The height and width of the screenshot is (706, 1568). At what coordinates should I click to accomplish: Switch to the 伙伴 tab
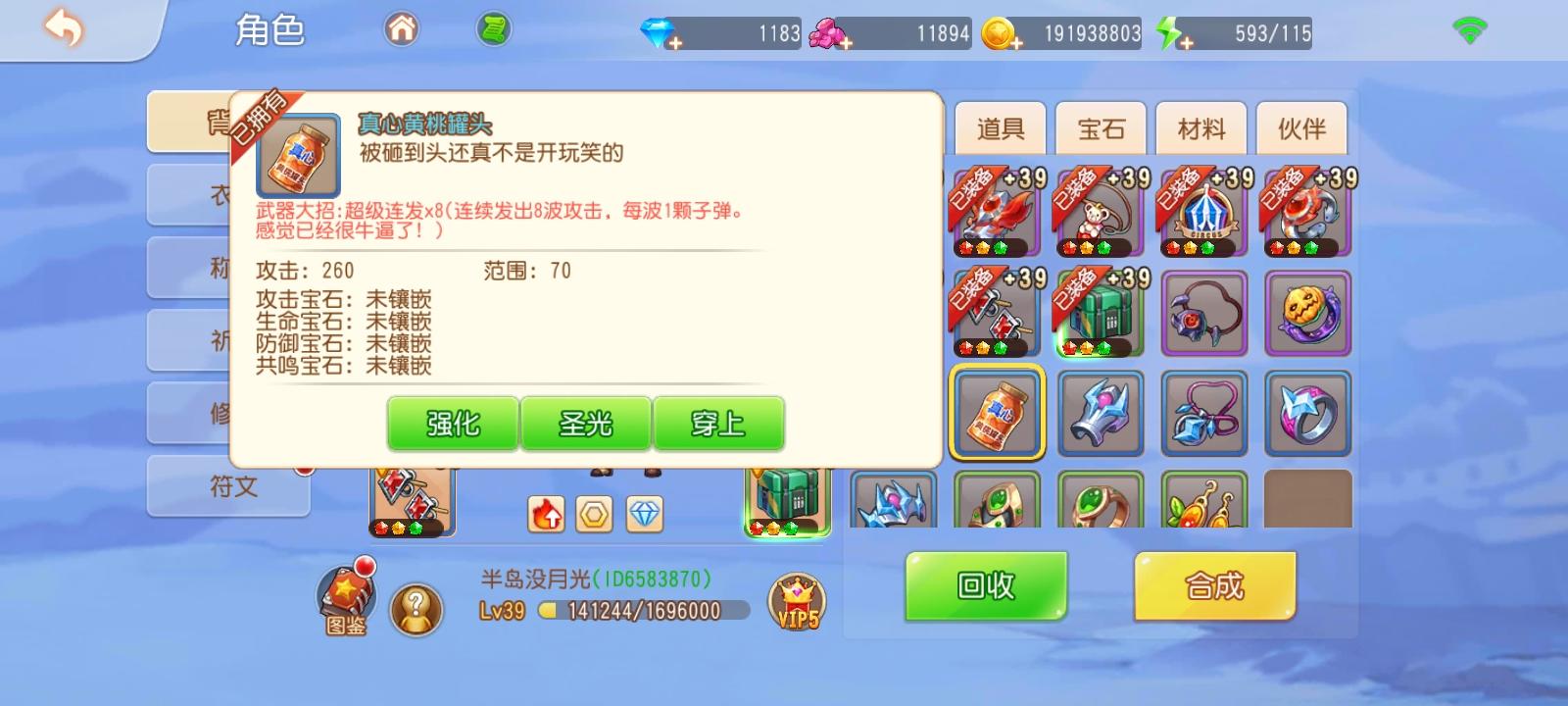point(1301,128)
